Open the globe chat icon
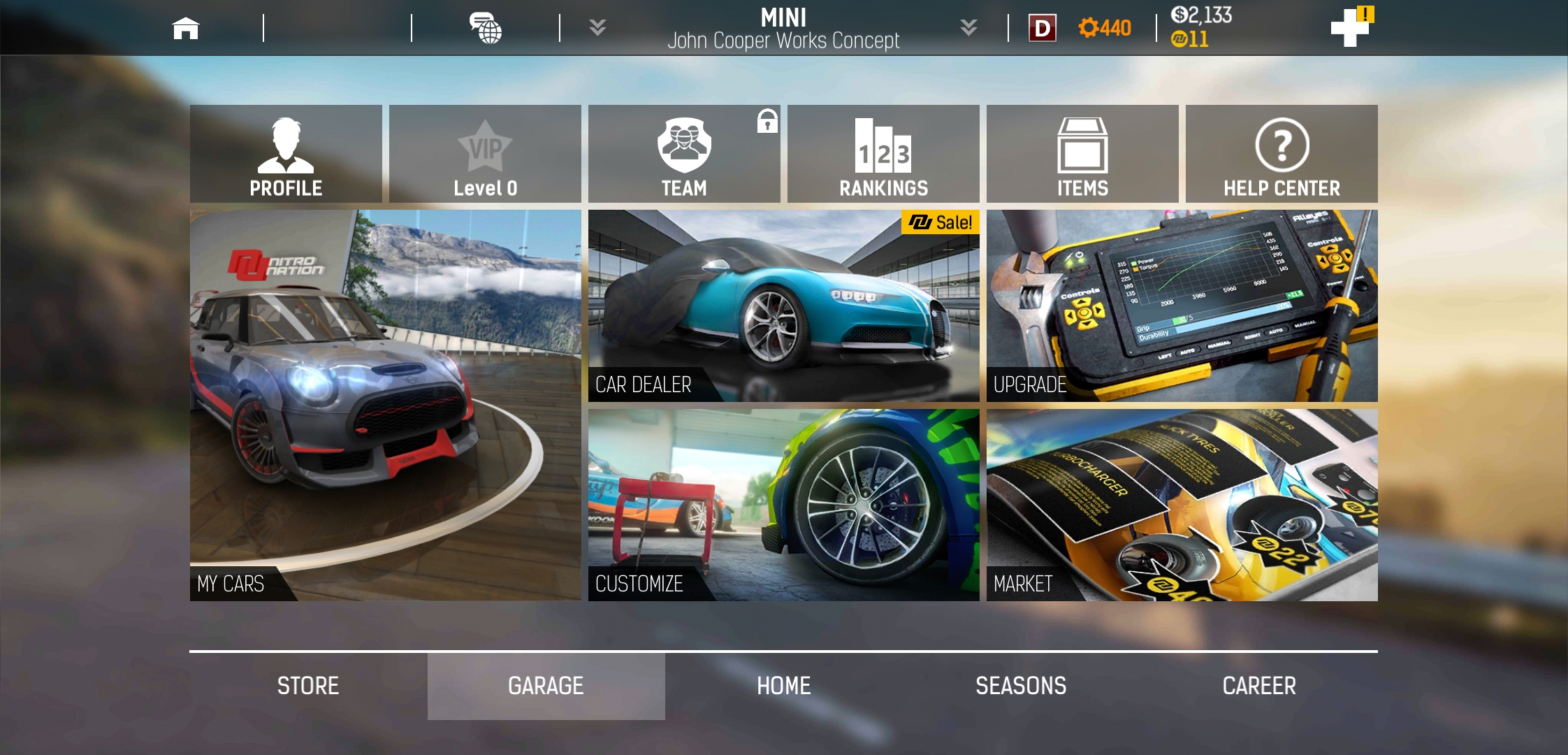The height and width of the screenshot is (755, 1568). (486, 29)
